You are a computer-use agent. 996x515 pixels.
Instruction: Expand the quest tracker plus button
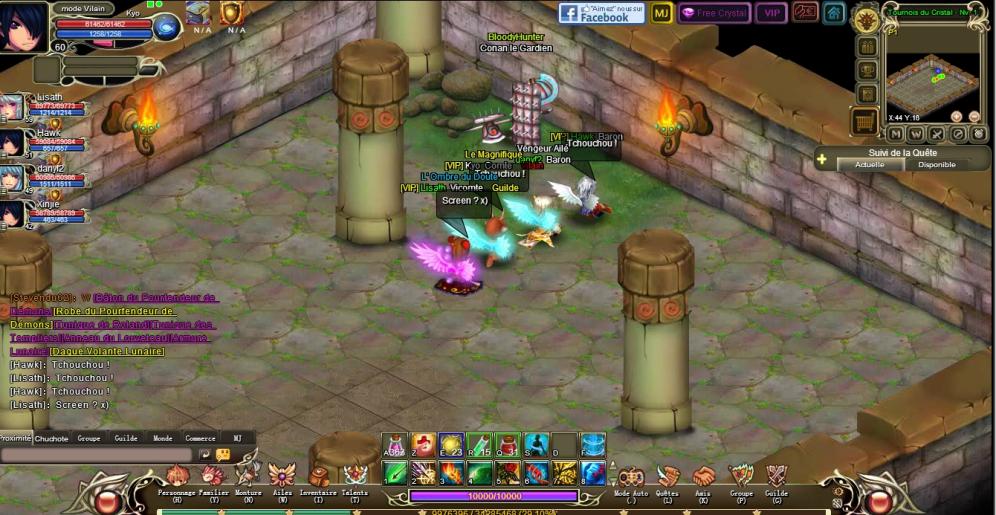821,159
